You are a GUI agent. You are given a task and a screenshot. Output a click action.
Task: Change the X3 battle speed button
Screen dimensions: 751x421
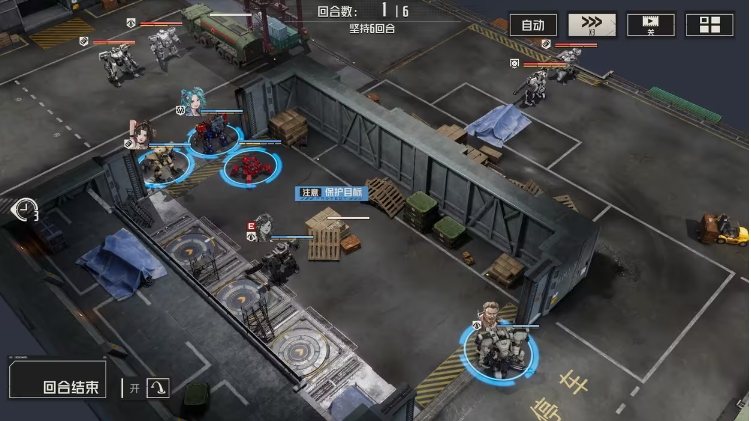(x=592, y=25)
